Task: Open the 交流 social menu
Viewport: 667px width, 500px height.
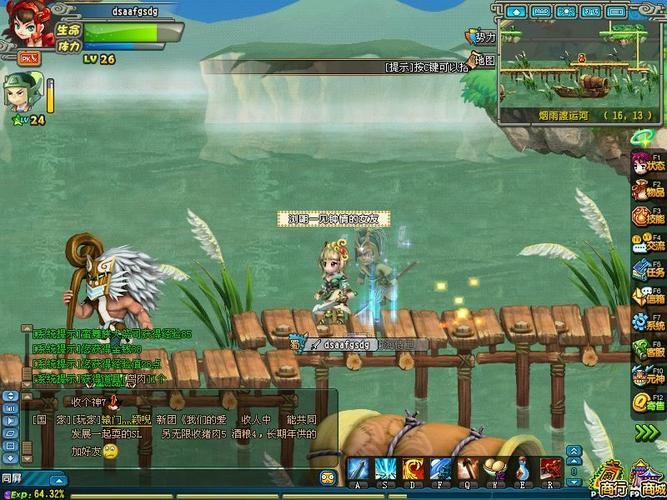Action: pos(647,242)
